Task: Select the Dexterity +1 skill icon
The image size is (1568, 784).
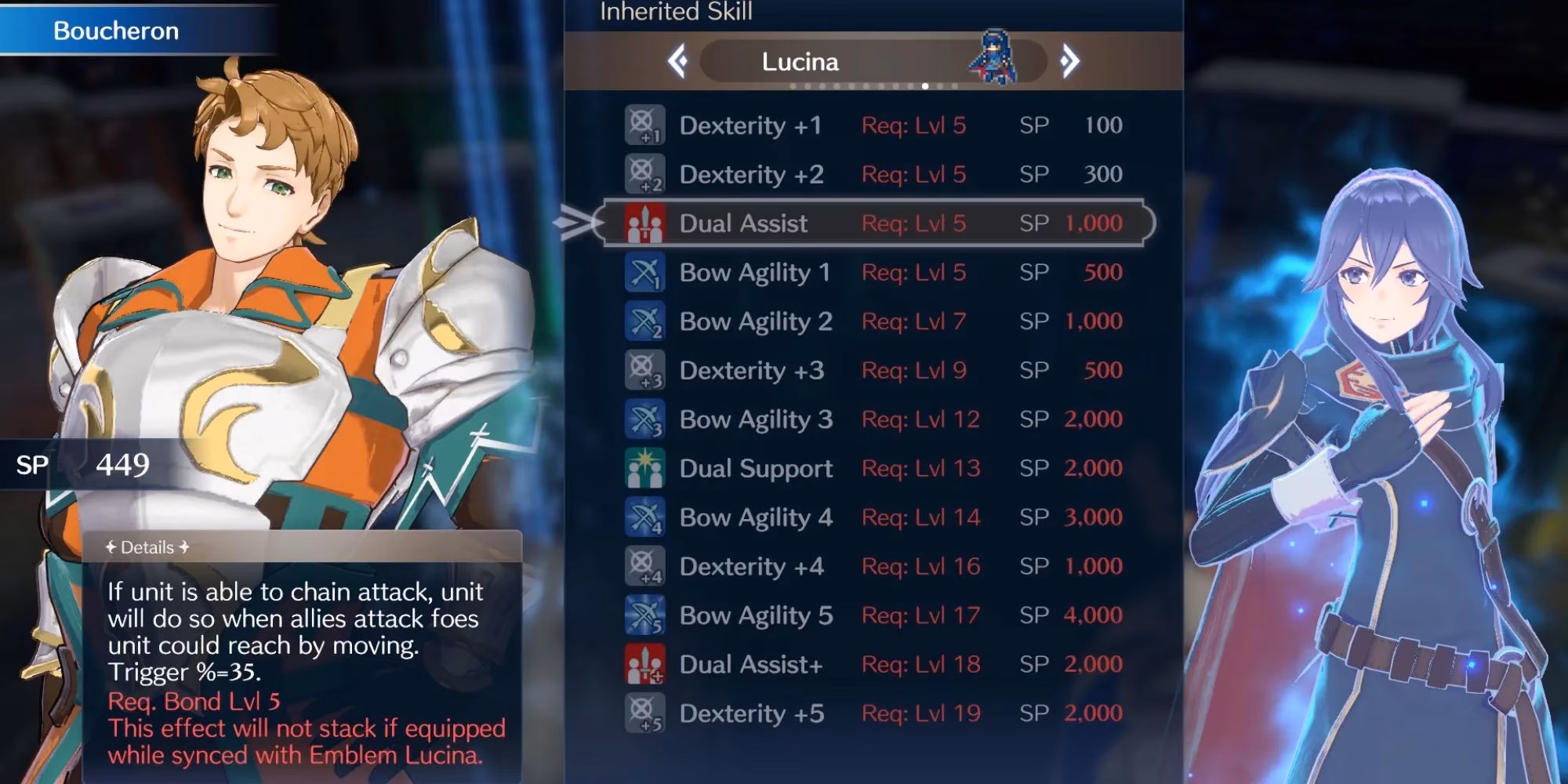Action: click(x=643, y=125)
